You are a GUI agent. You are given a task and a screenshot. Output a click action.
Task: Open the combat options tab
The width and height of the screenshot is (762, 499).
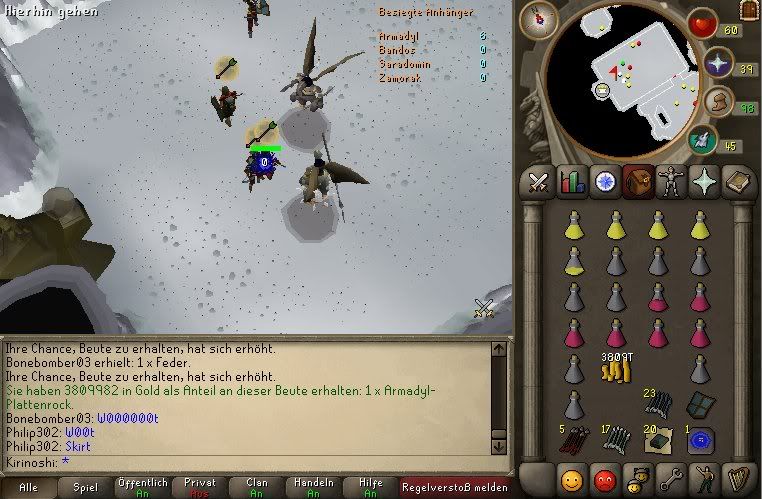[x=539, y=182]
